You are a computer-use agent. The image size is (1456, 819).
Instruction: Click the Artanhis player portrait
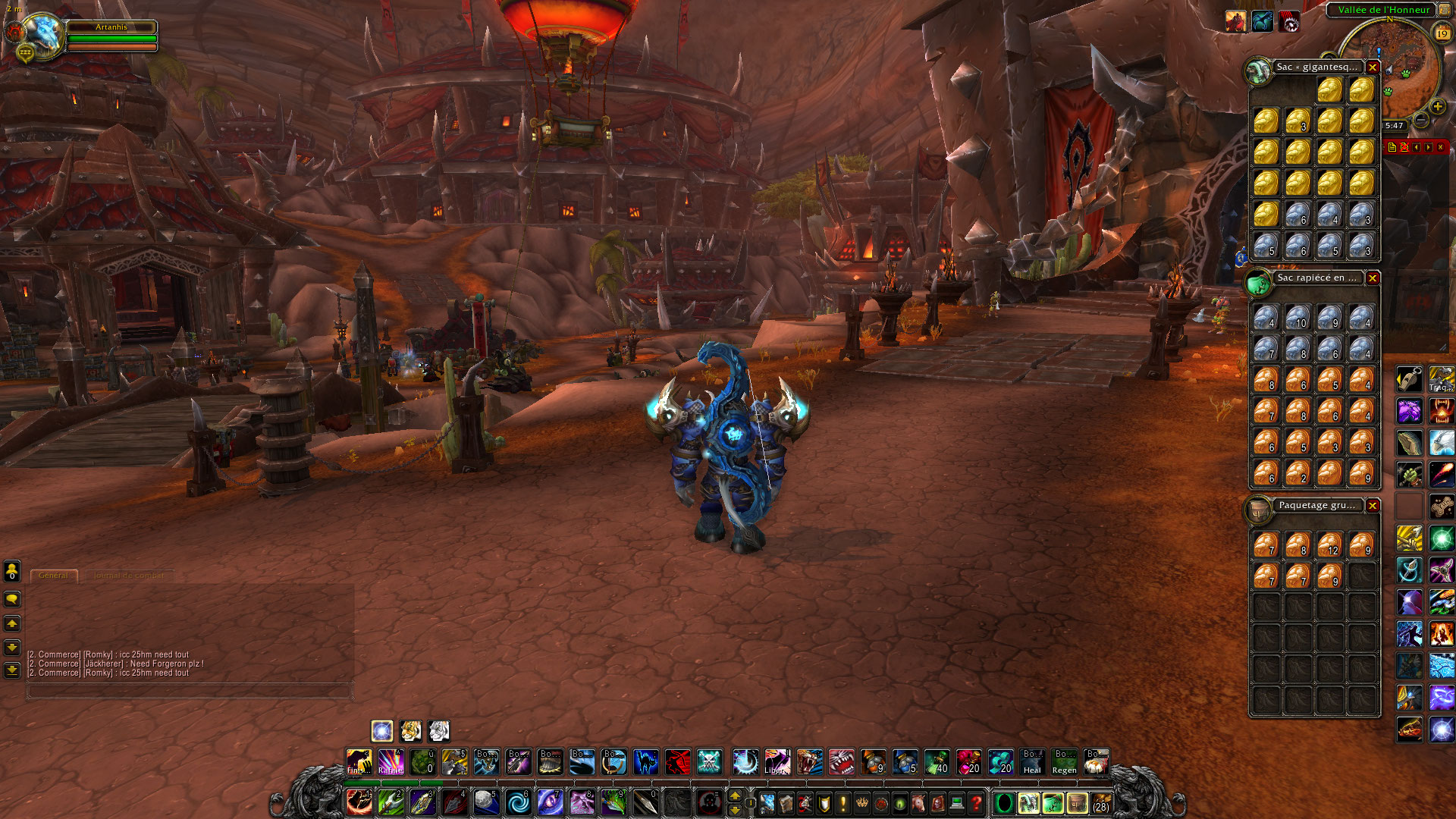[42, 33]
